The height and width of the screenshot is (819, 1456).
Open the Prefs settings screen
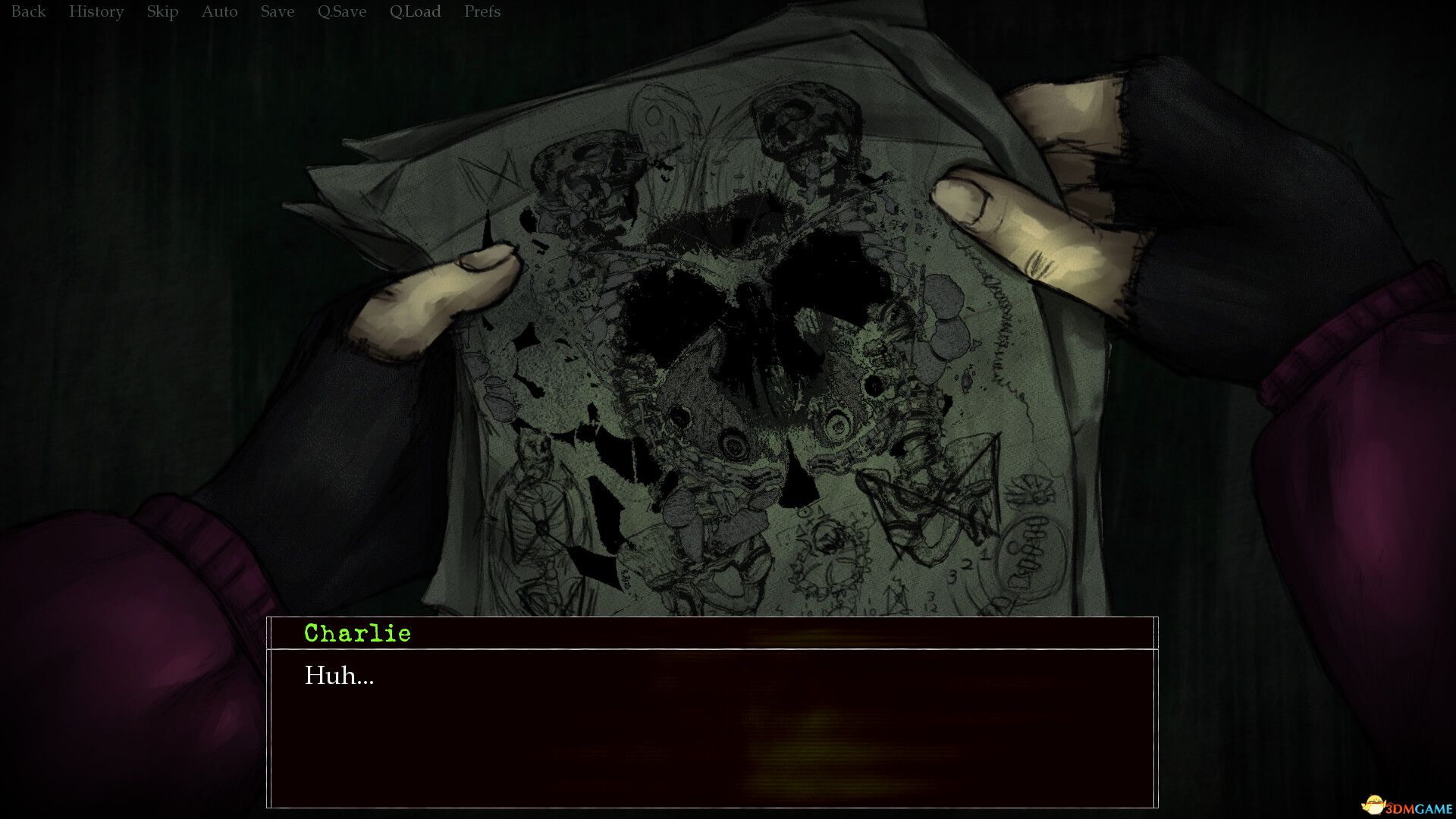482,11
